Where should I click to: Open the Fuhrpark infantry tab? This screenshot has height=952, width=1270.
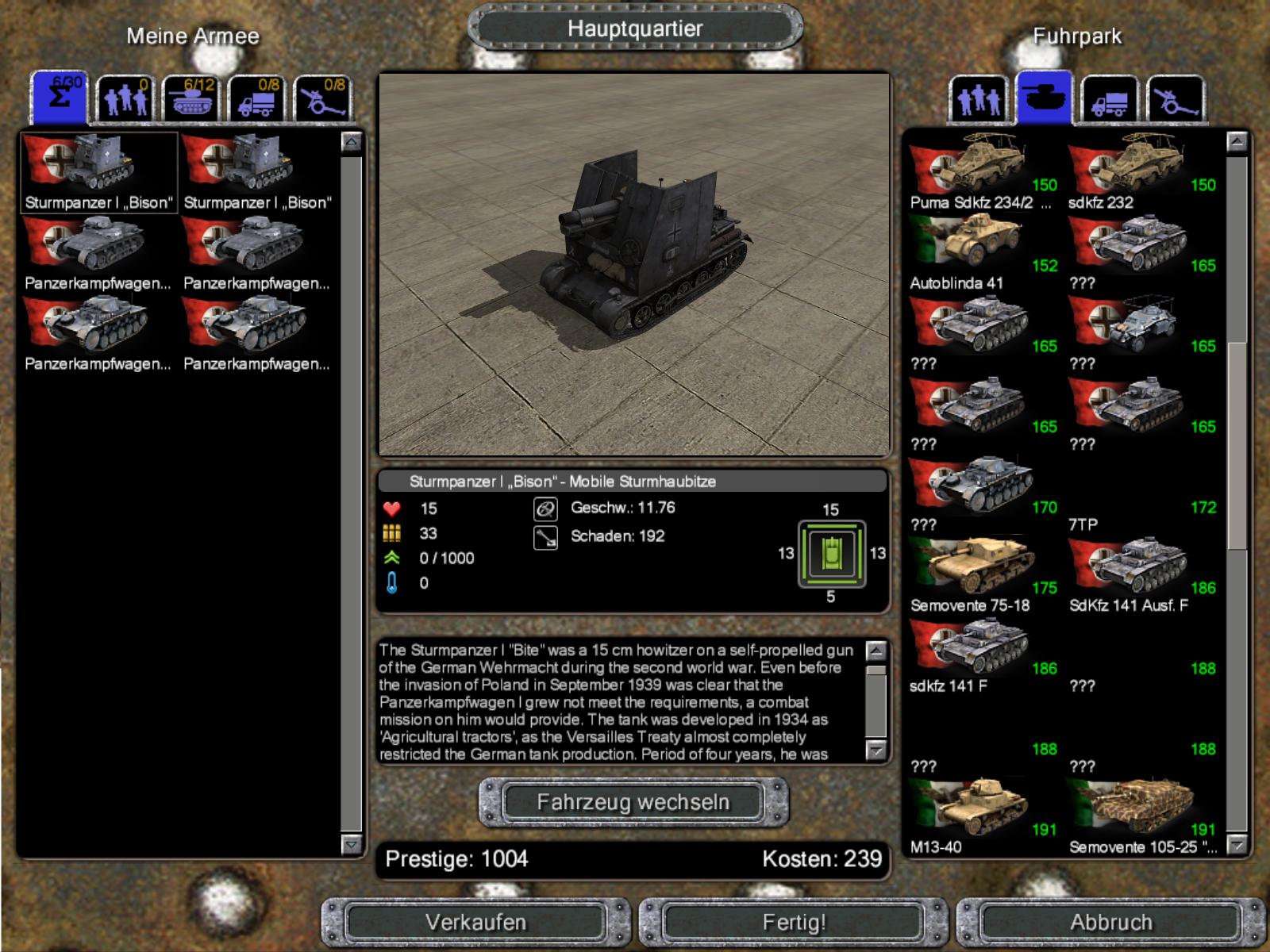tap(979, 100)
